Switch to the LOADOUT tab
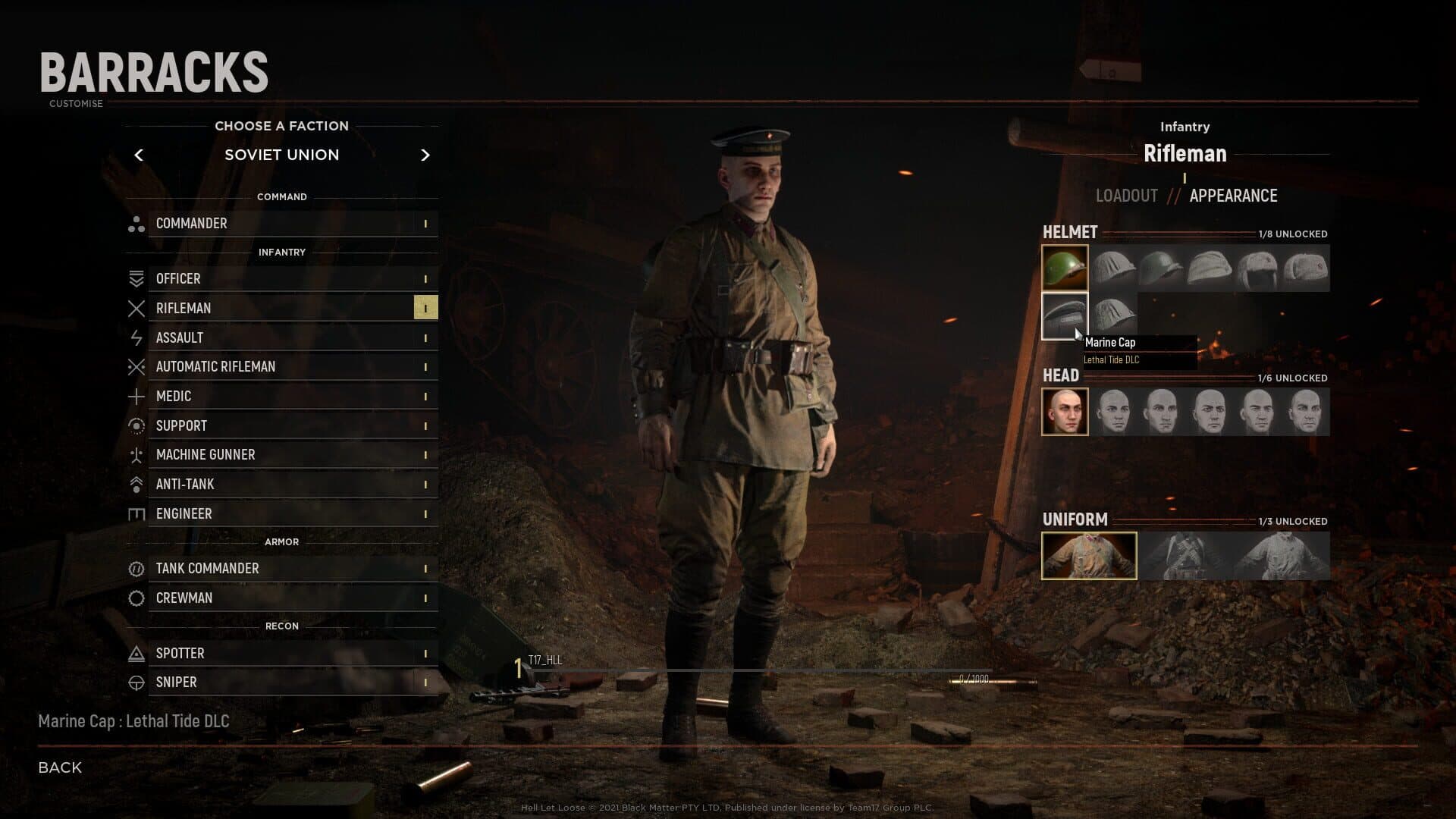This screenshot has width=1456, height=819. pyautogui.click(x=1126, y=196)
